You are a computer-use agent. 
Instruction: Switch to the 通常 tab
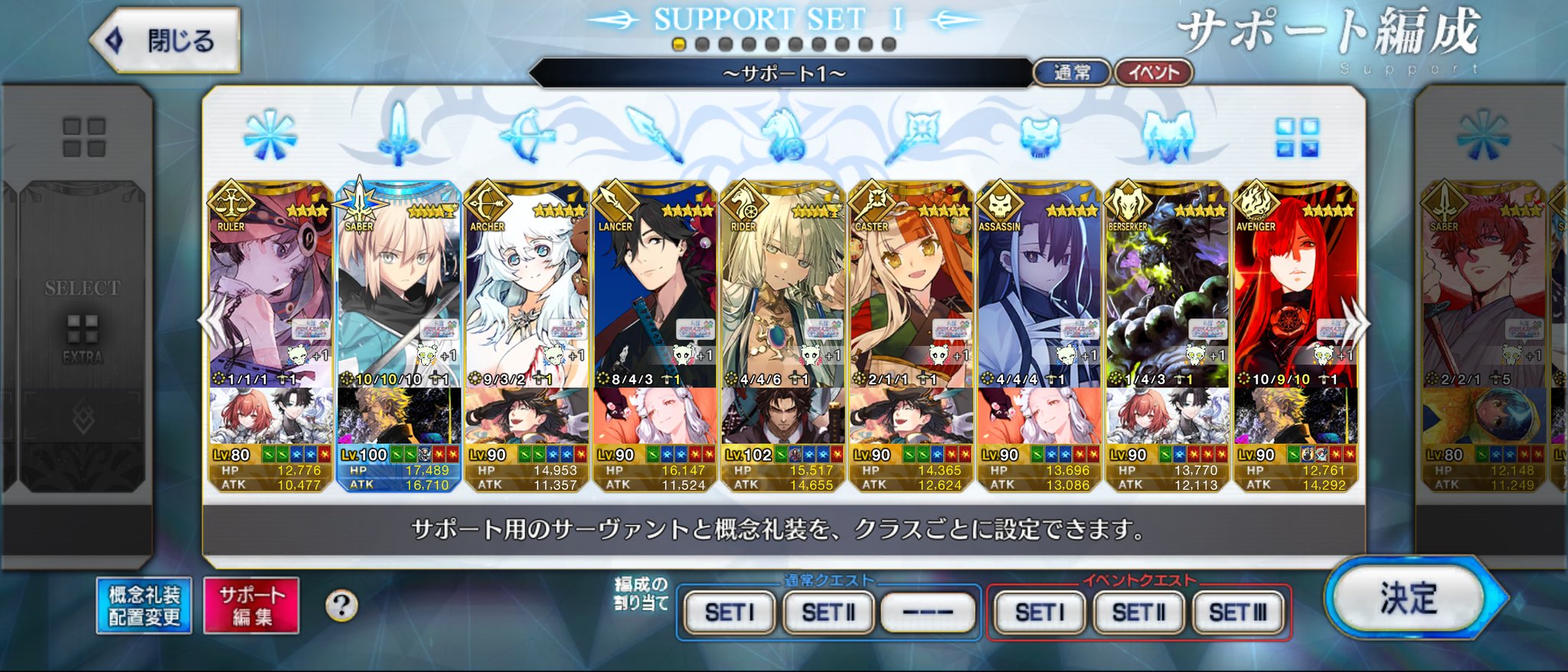[1072, 73]
